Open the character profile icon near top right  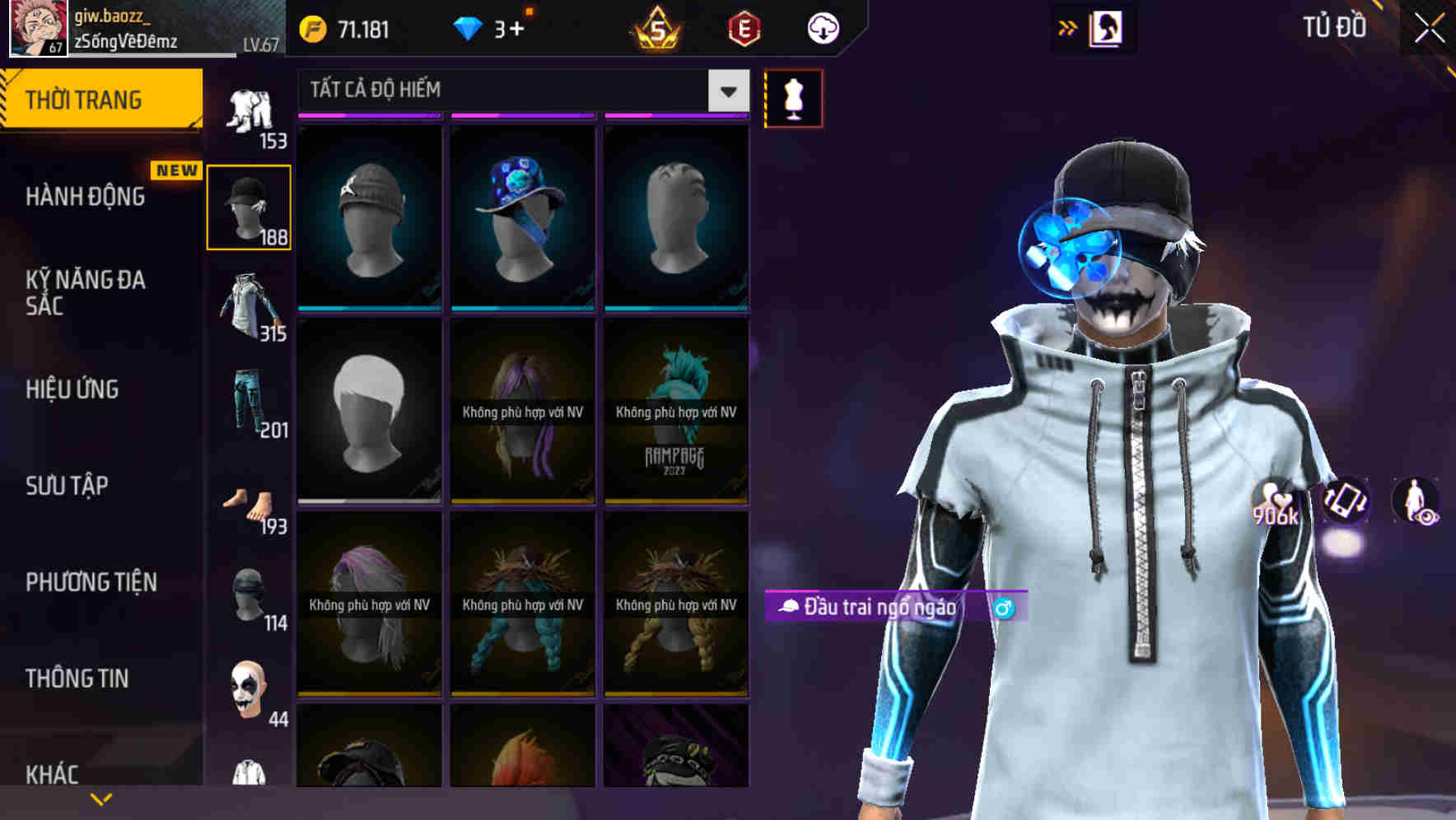(1108, 27)
